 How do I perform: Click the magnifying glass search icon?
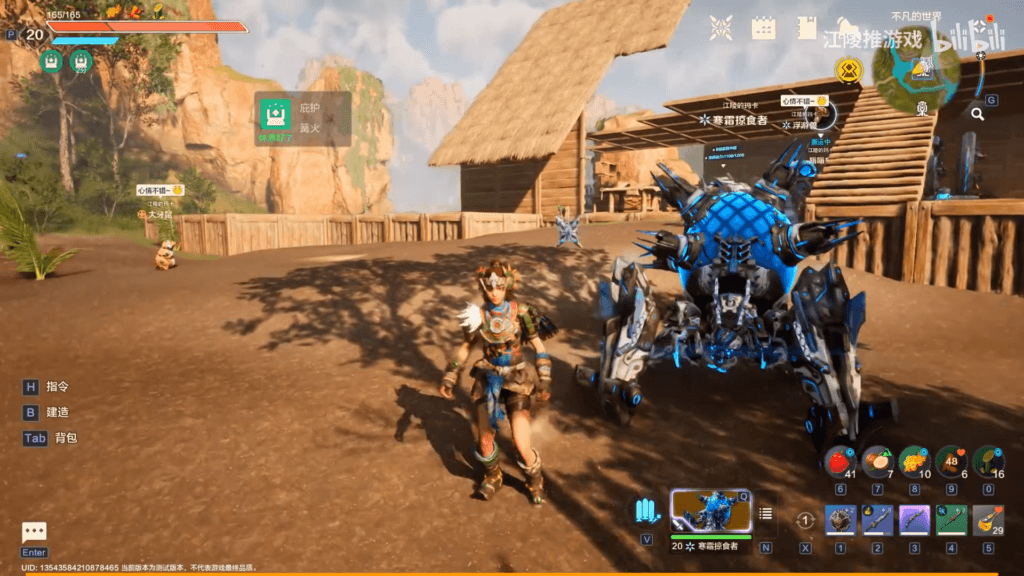click(977, 114)
